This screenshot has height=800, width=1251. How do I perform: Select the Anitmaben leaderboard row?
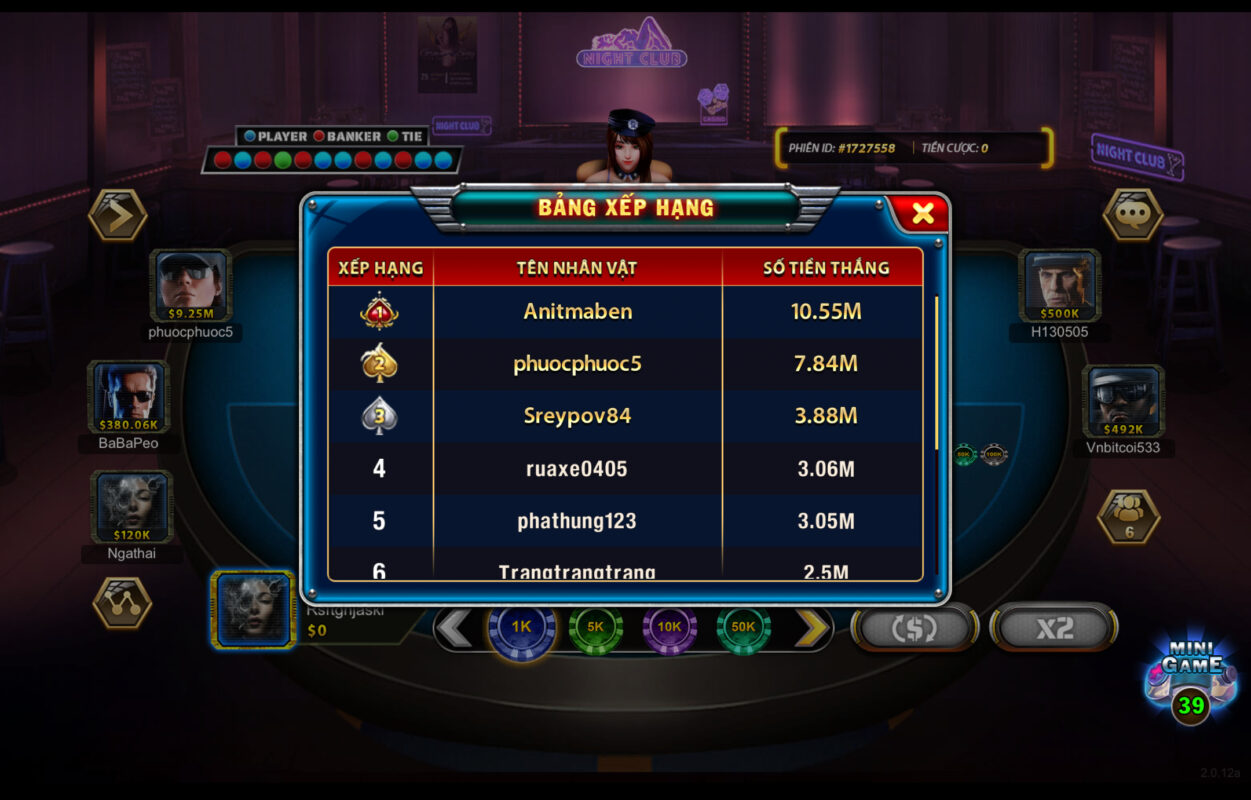(x=626, y=312)
